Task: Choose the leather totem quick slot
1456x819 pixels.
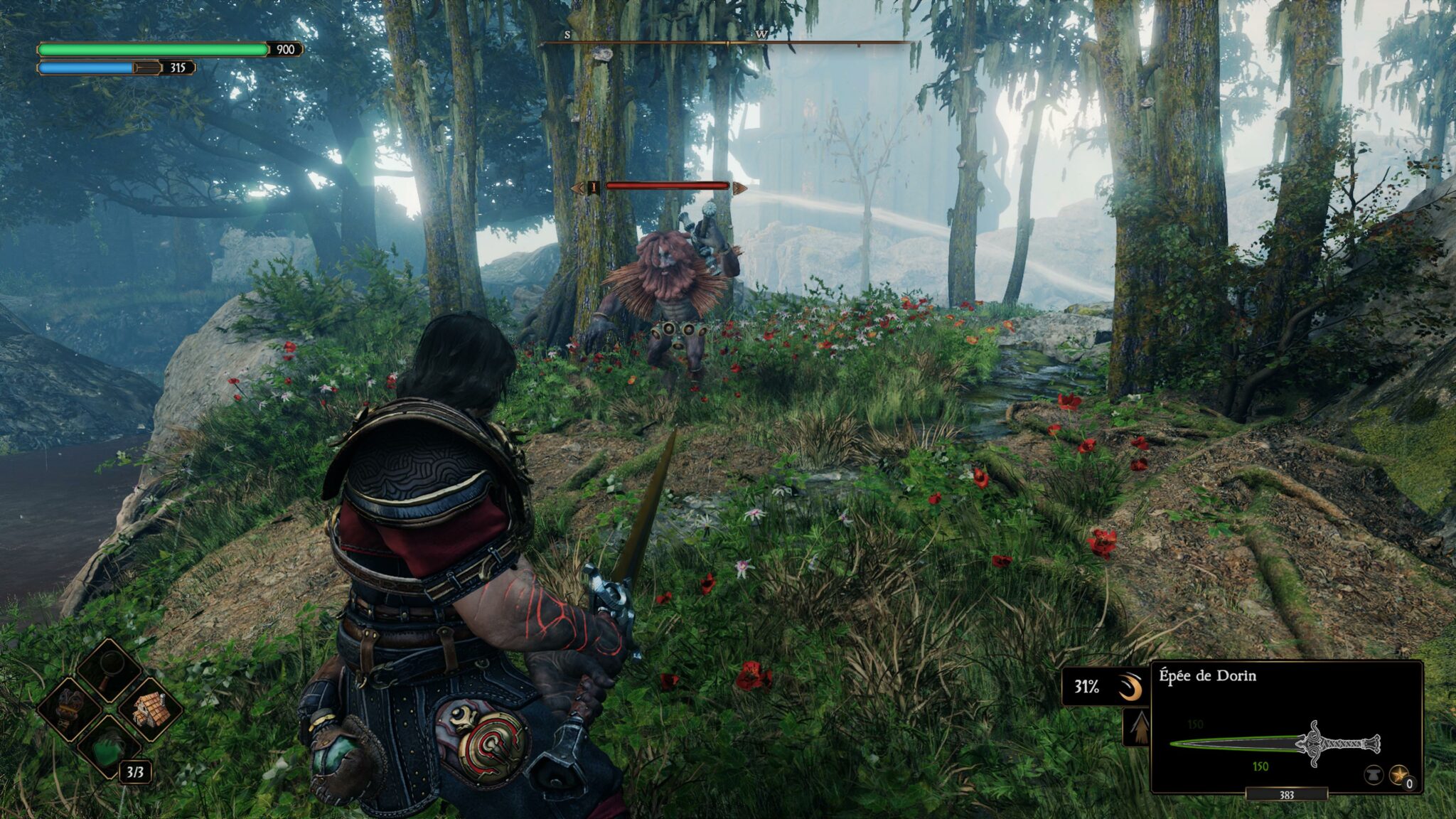Action: 70,708
